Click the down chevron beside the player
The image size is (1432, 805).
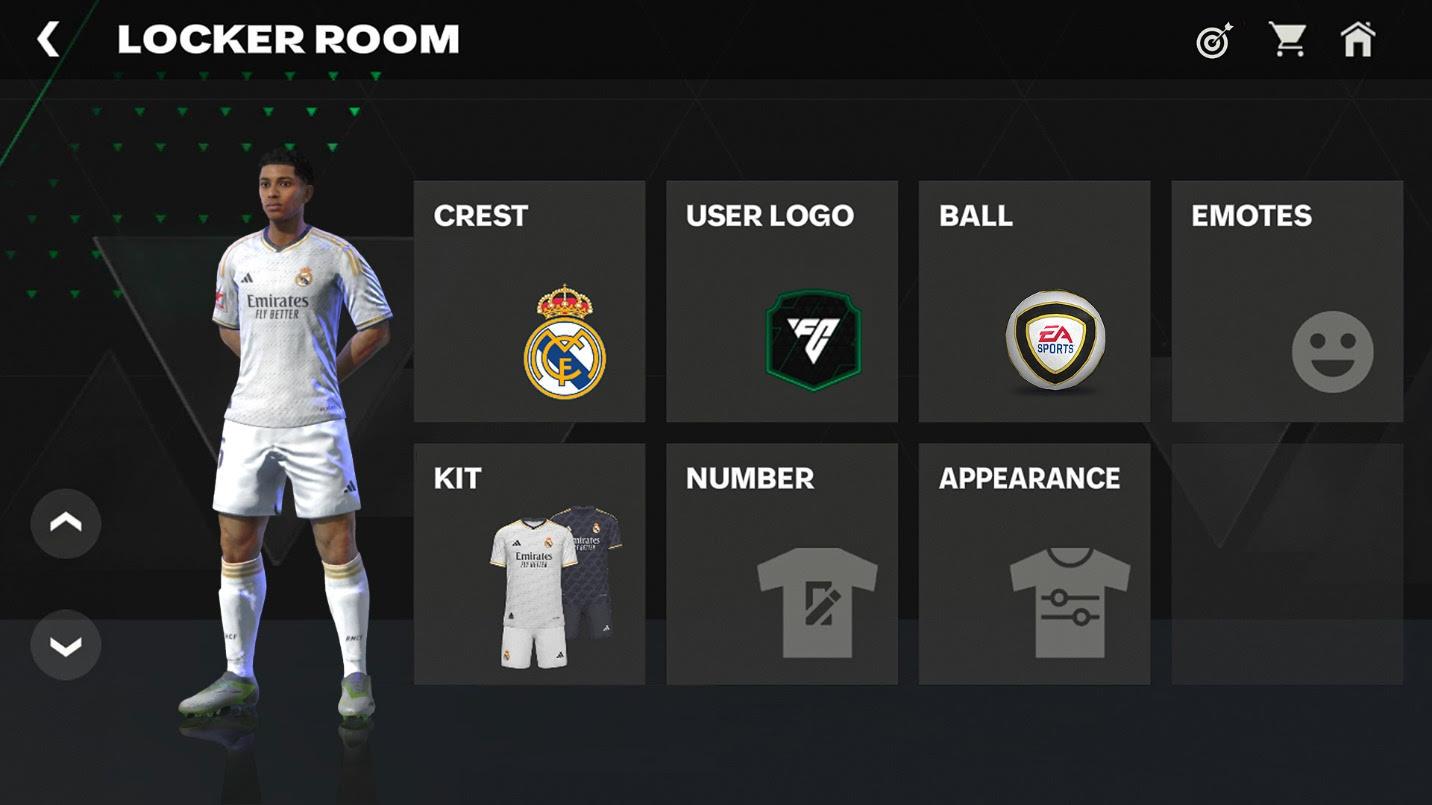point(65,645)
